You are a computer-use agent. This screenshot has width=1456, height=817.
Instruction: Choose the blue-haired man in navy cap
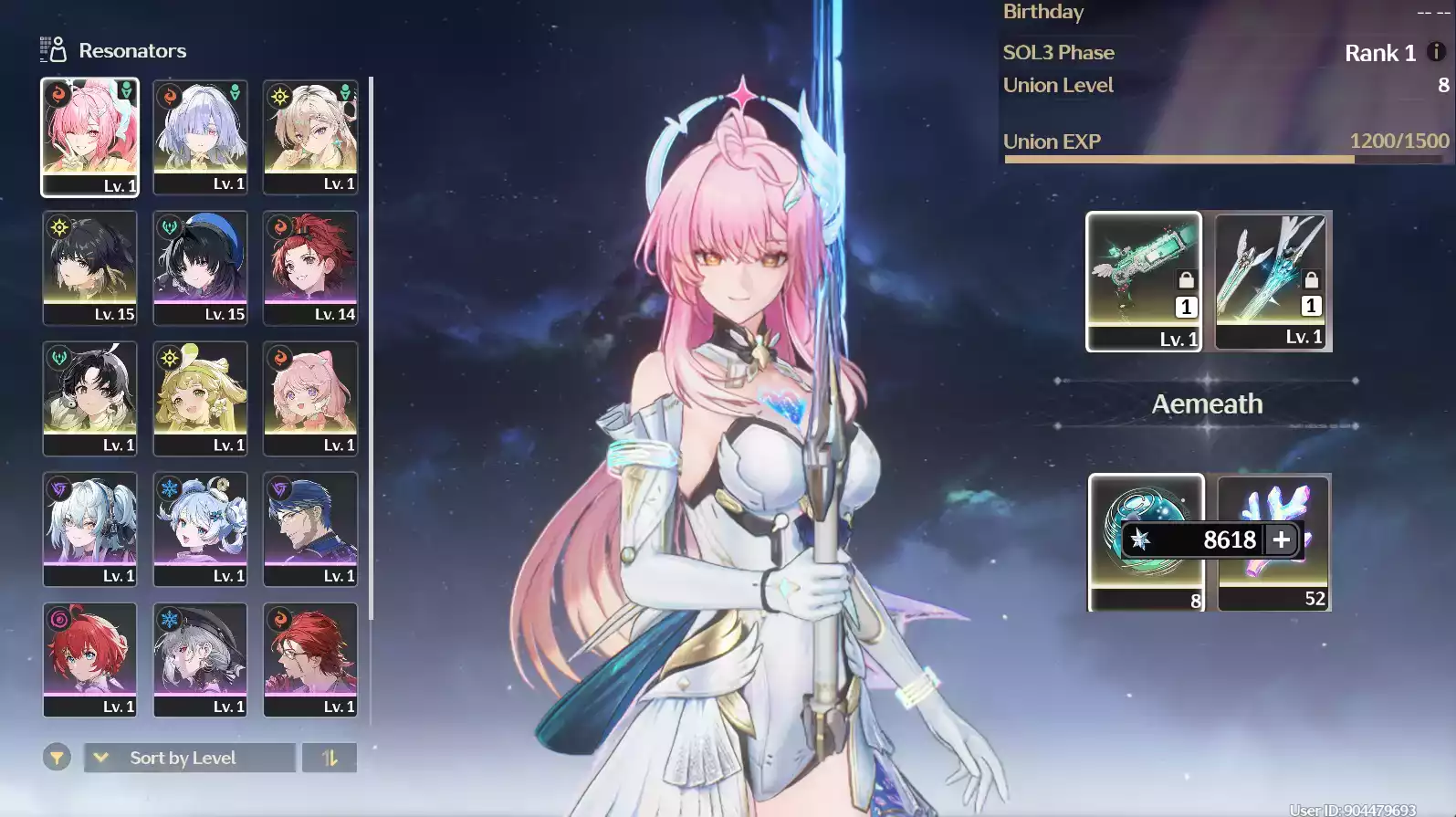[310, 529]
